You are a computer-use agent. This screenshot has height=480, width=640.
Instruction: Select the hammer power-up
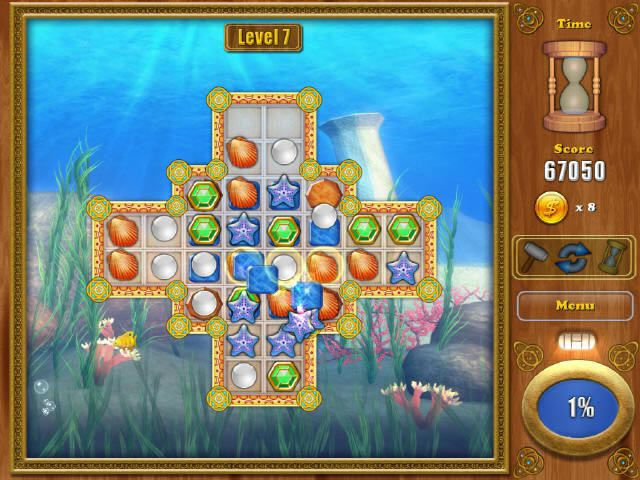[x=537, y=257]
